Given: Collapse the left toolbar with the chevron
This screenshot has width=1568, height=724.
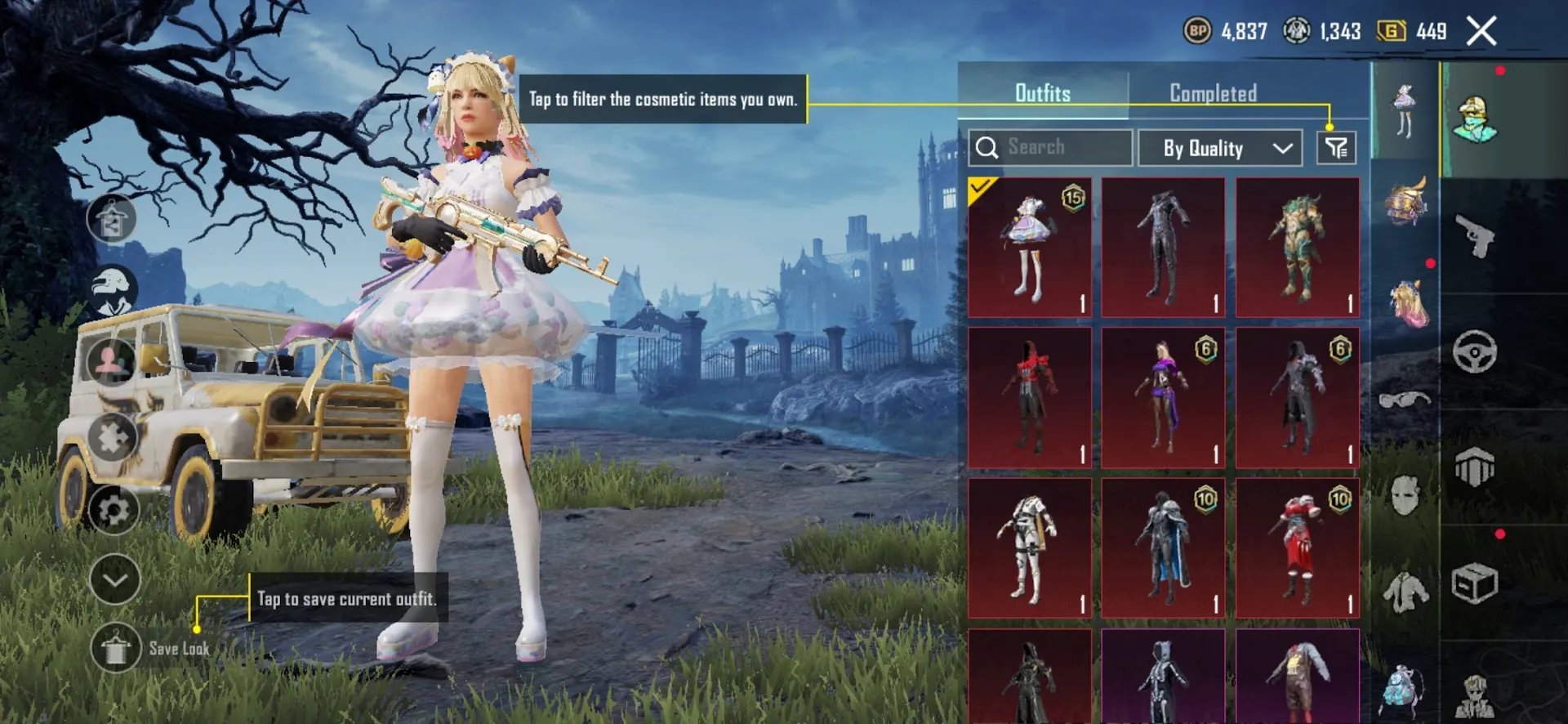Looking at the screenshot, I should (114, 580).
